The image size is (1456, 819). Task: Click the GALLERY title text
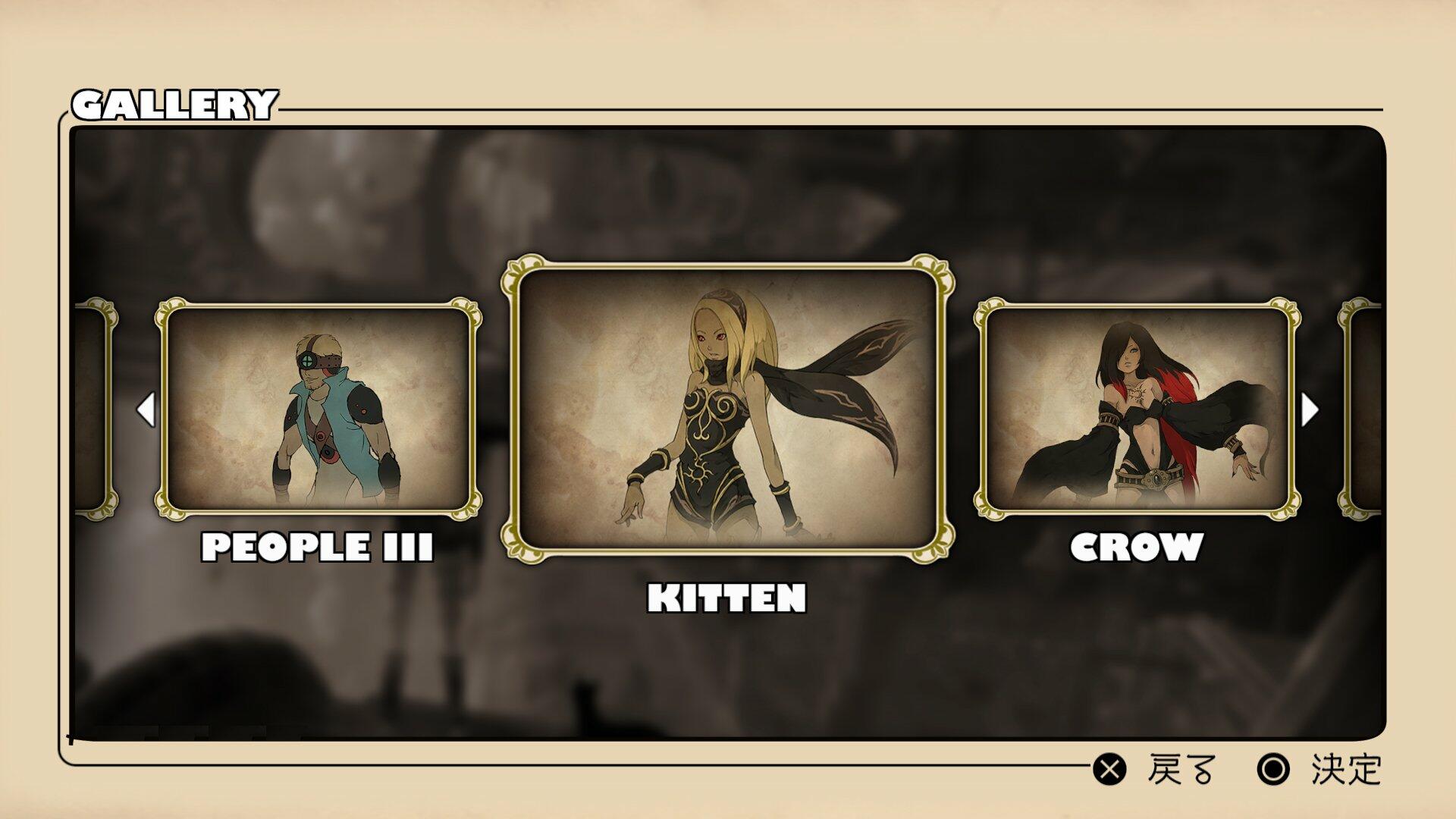tap(176, 102)
